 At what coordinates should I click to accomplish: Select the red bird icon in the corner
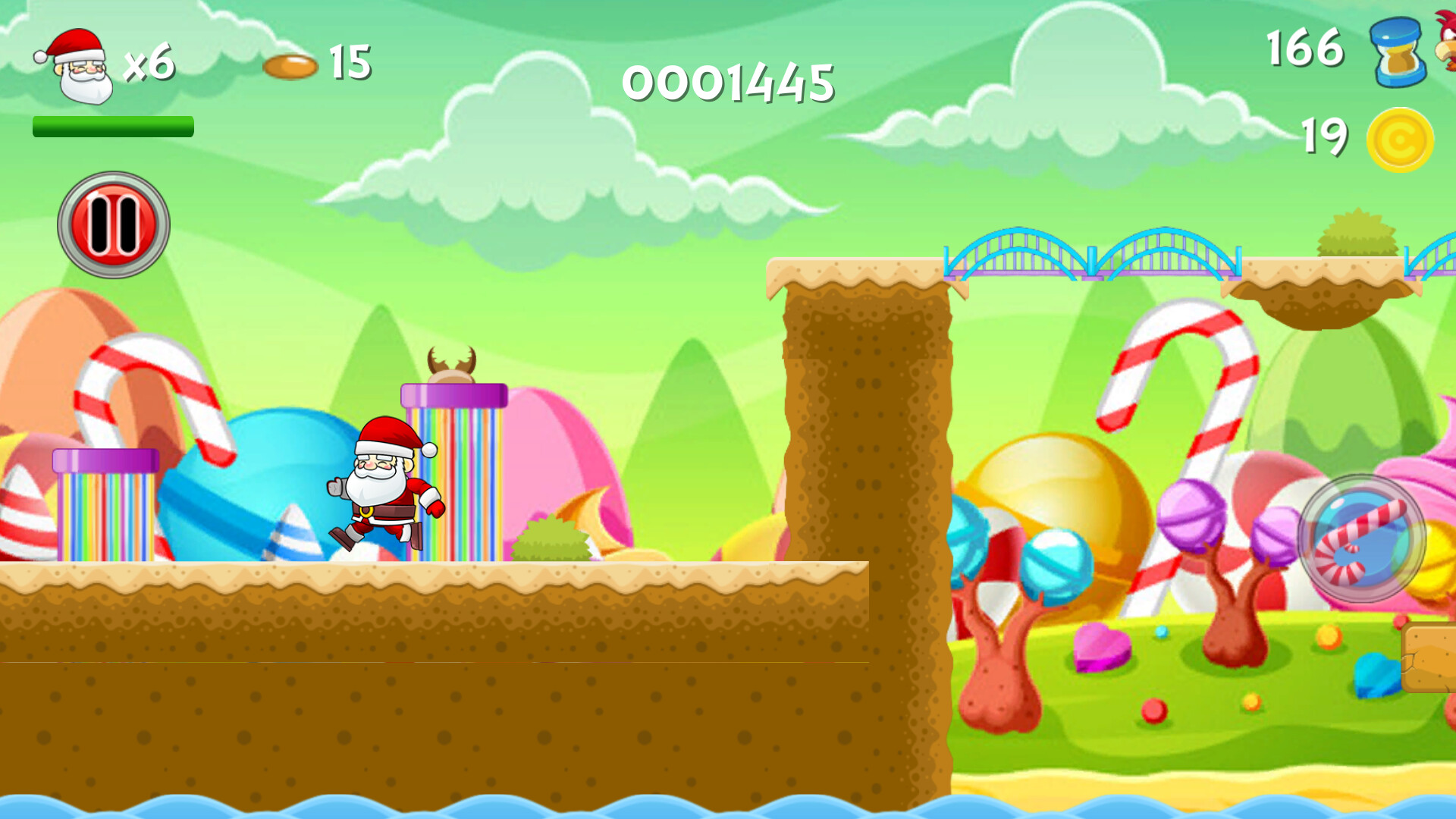click(1445, 38)
